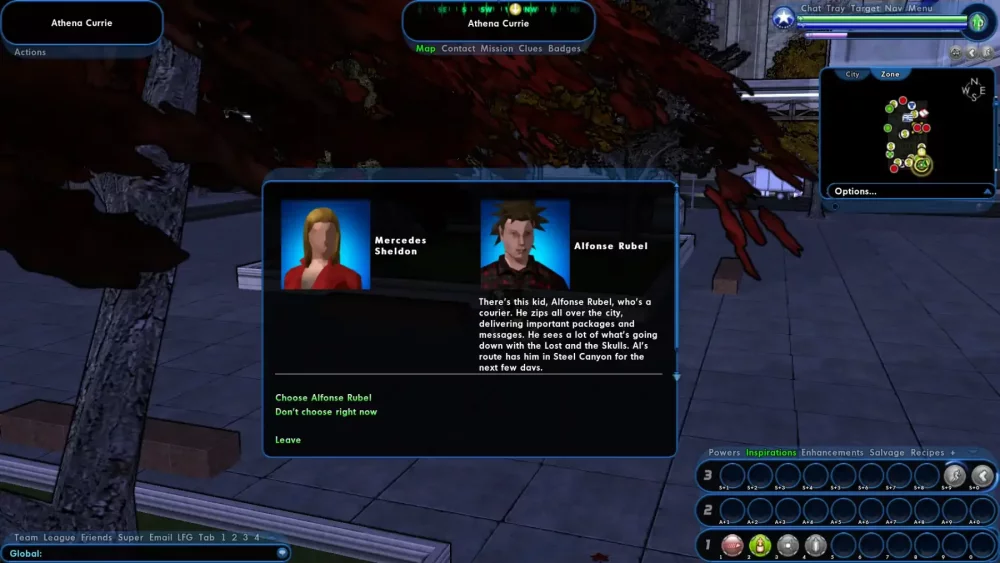Switch to the Enhancements tab
Viewport: 1000px width, 563px height.
pyautogui.click(x=832, y=453)
